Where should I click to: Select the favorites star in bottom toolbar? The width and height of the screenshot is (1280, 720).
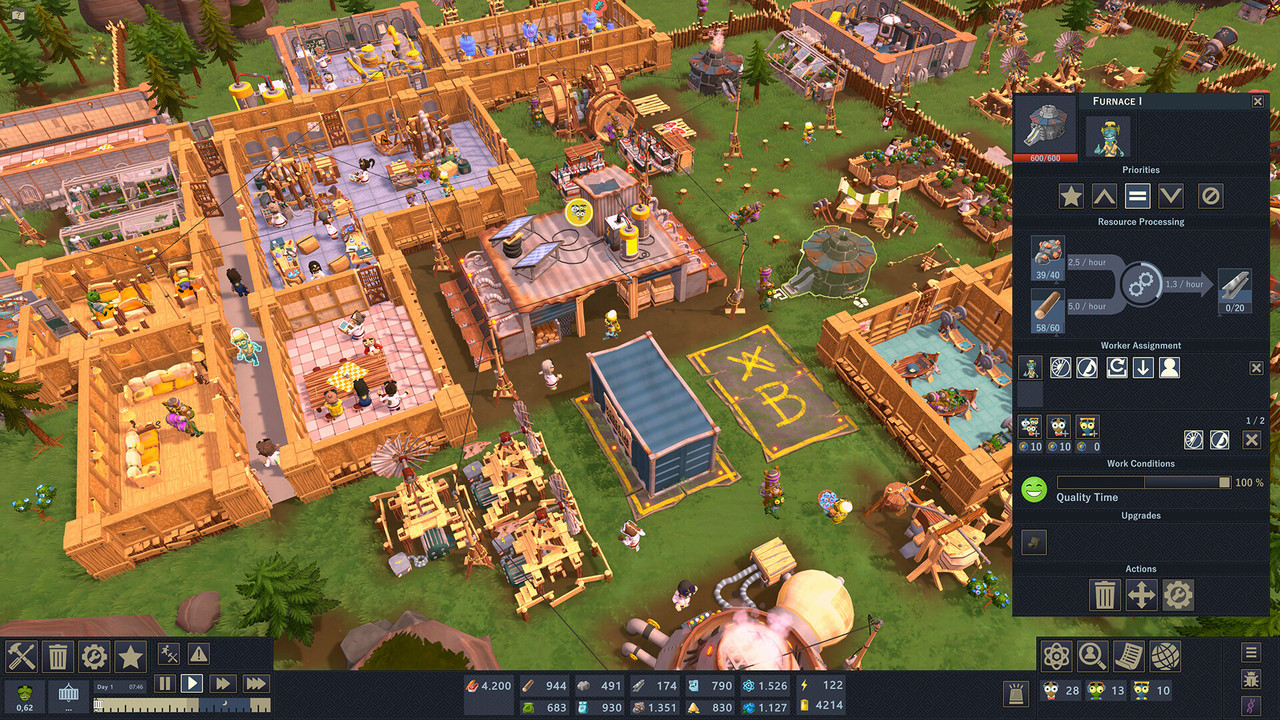pos(130,657)
